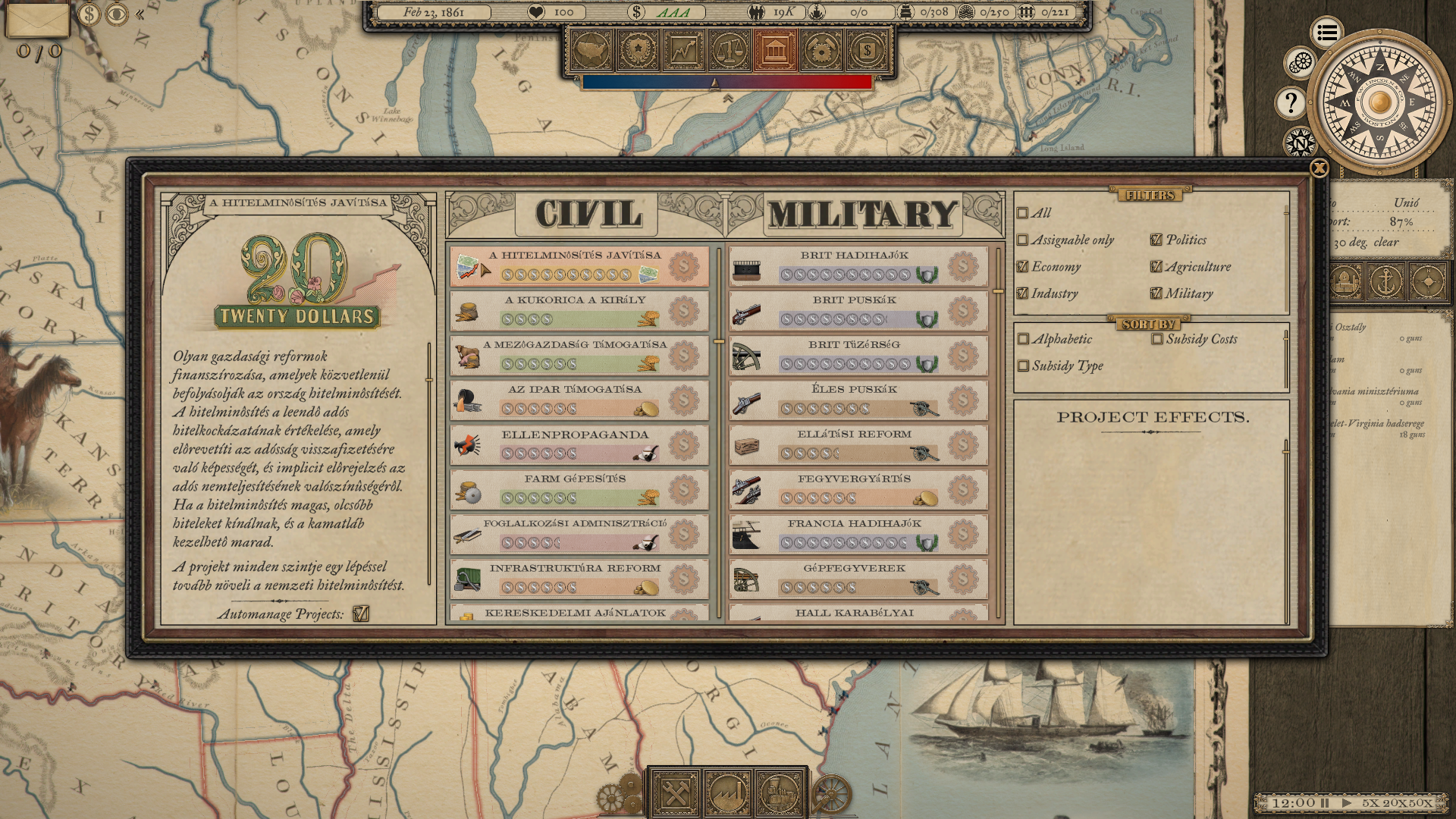Choose the Brit Hadihajók military project

pos(854,266)
